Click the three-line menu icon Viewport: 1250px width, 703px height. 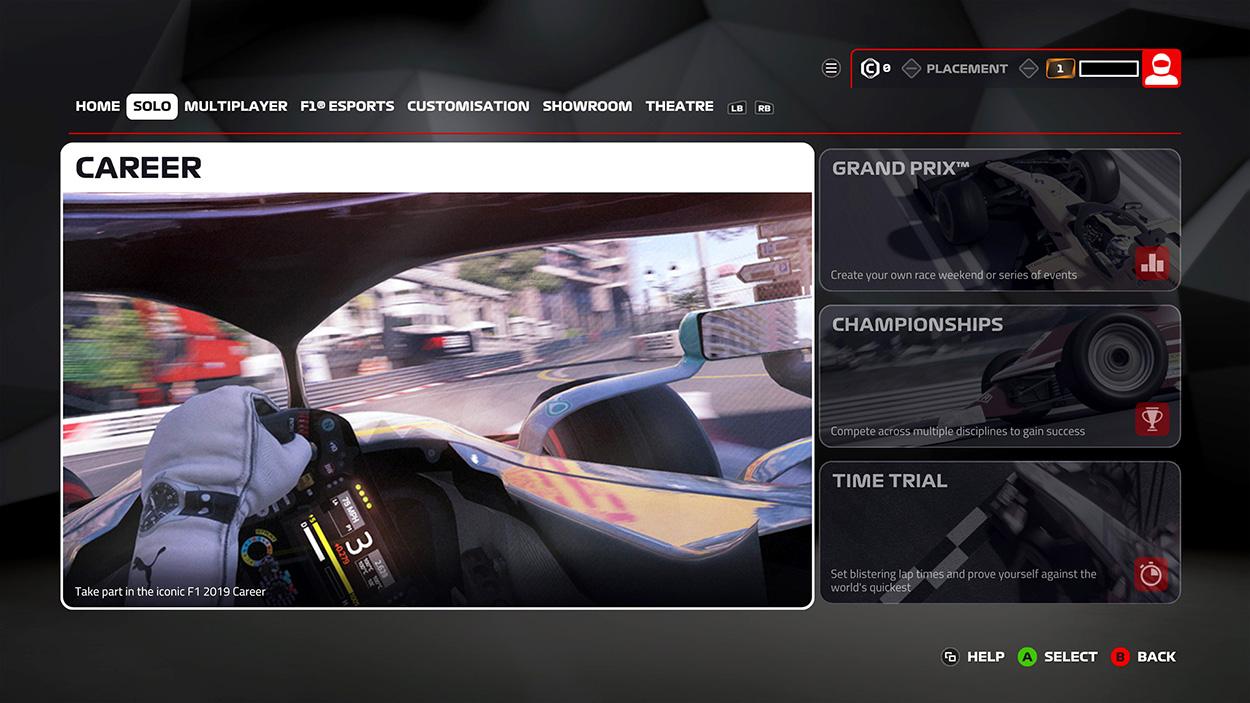[x=831, y=68]
